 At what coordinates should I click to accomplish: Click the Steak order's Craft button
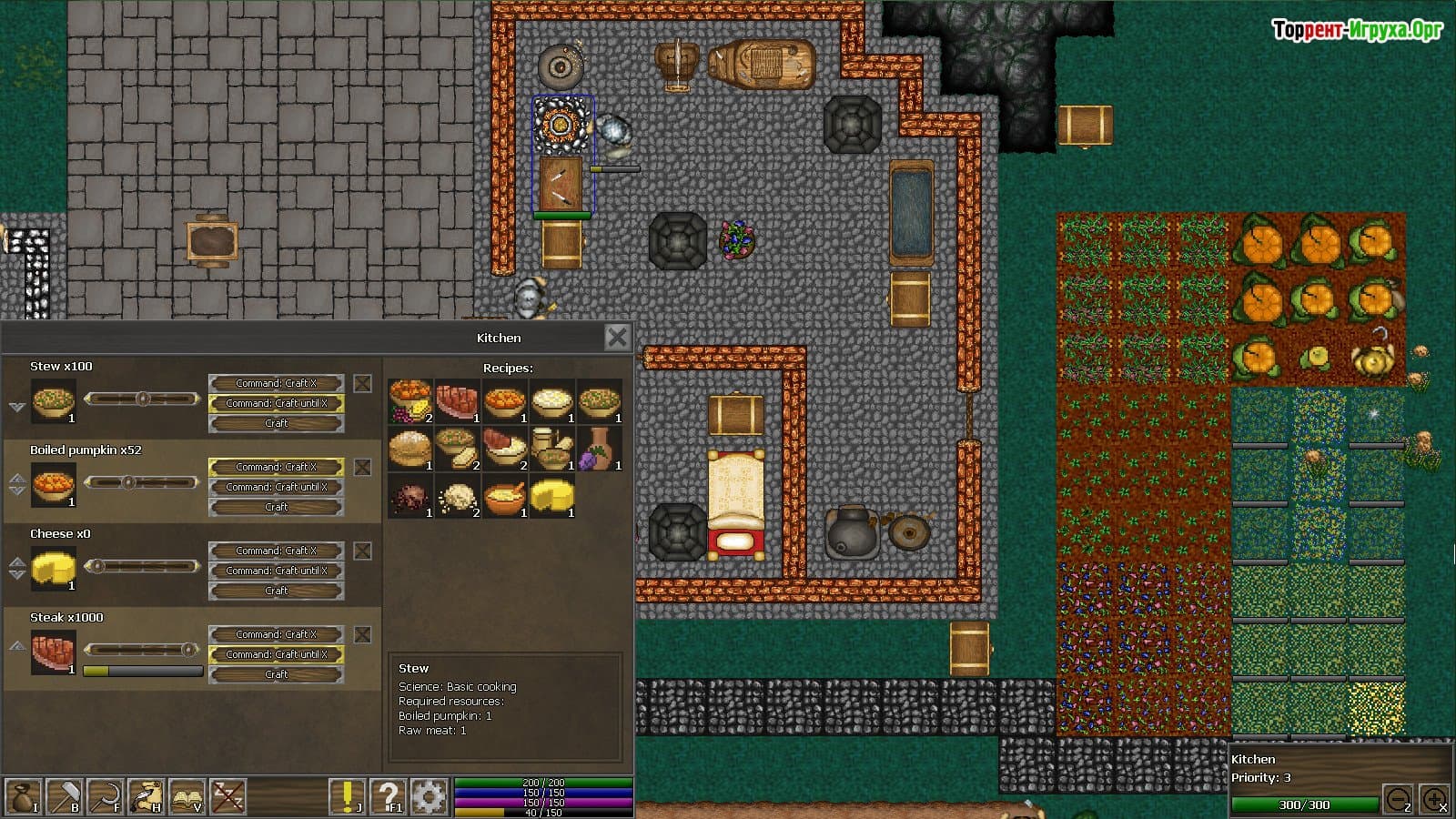coord(276,674)
